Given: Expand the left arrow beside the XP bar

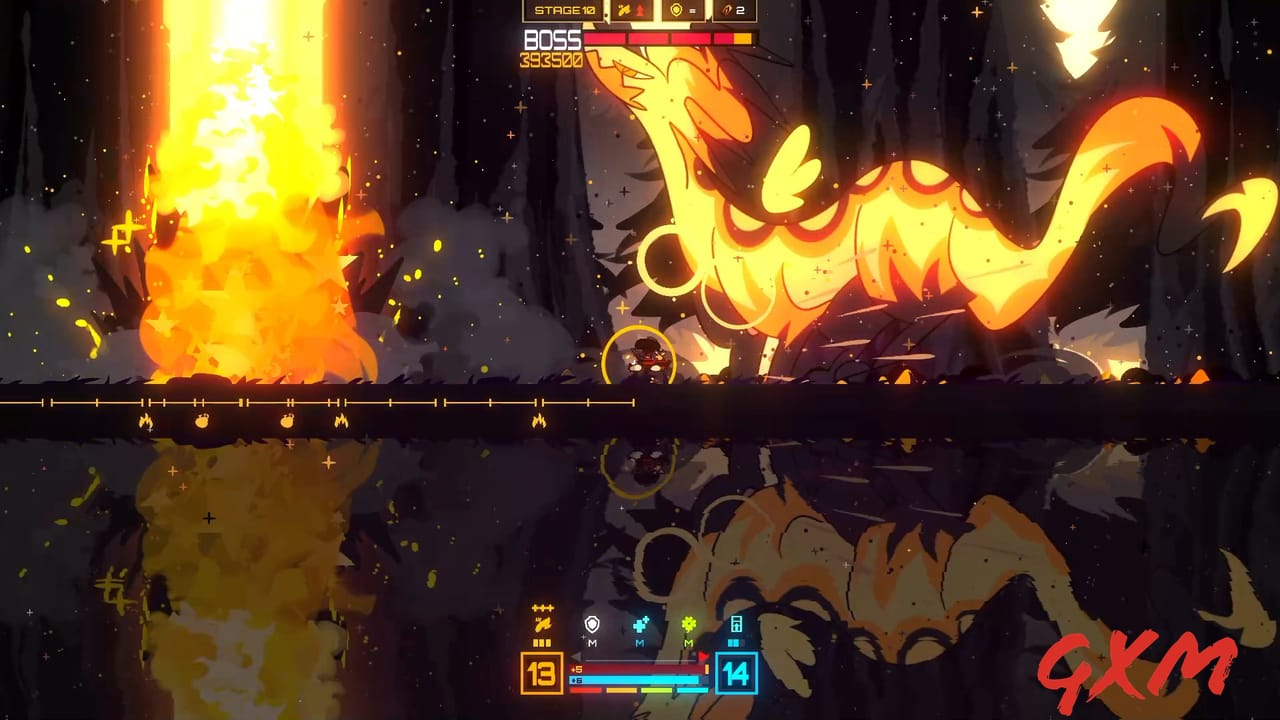Looking at the screenshot, I should coord(577,656).
